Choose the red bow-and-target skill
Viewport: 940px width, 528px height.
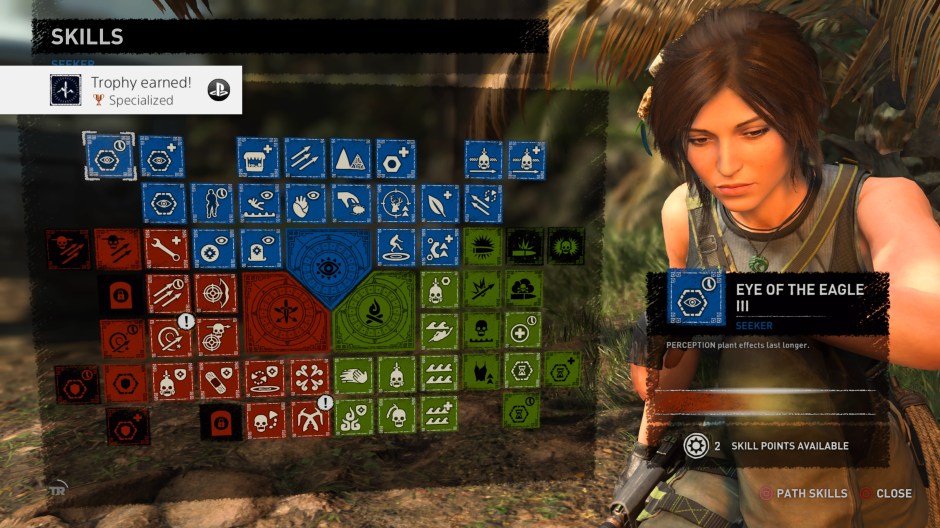[216, 293]
